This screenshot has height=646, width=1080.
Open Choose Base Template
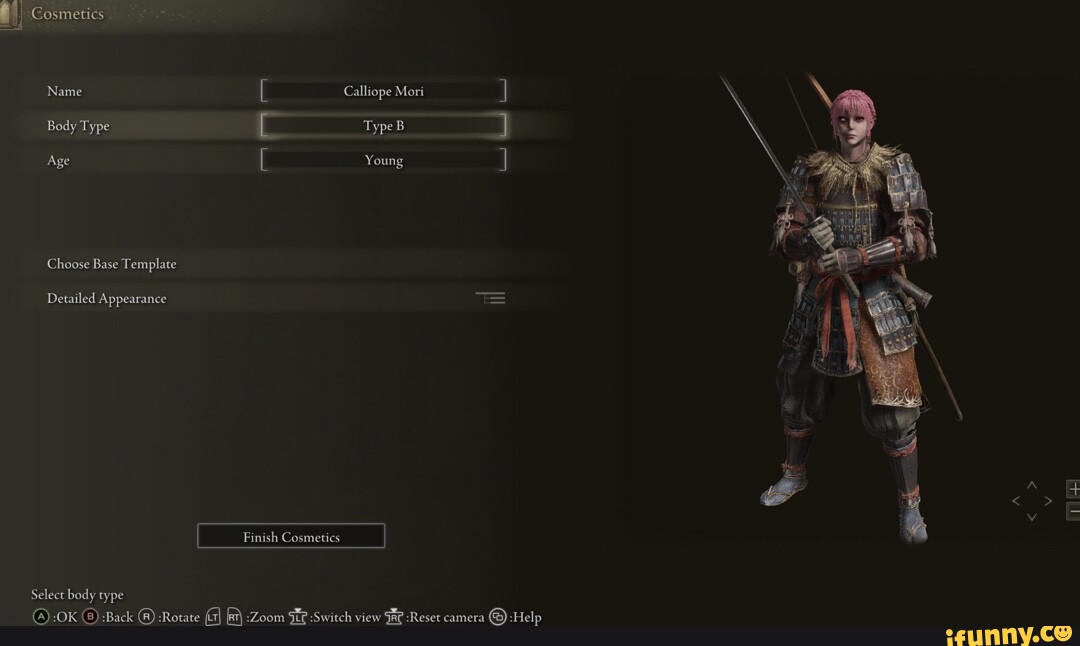(112, 264)
